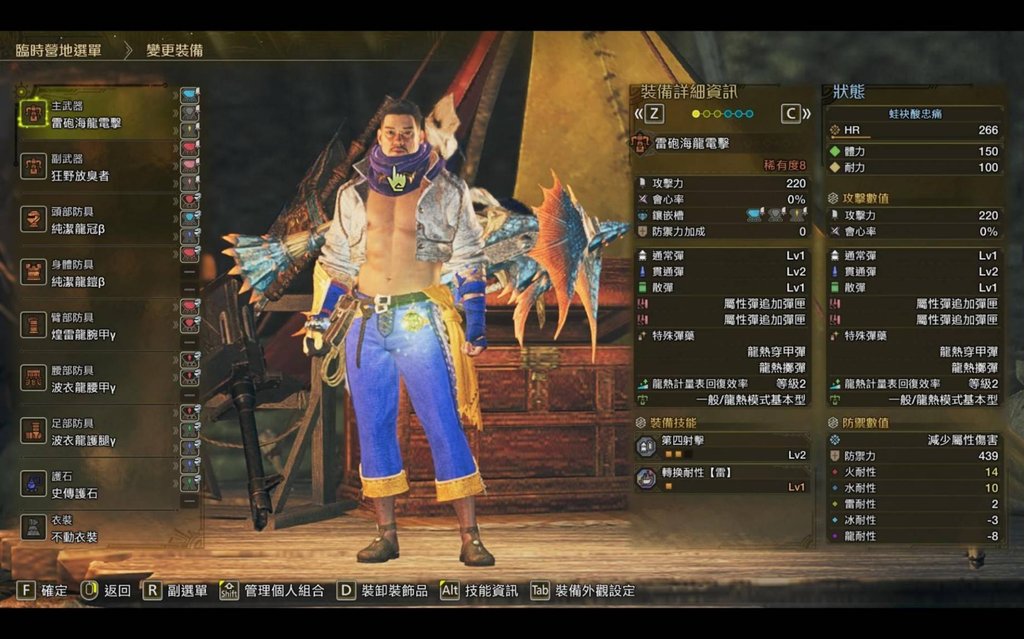
Task: Select the secondary weapon slot 狂野放臭者
Action: point(95,167)
